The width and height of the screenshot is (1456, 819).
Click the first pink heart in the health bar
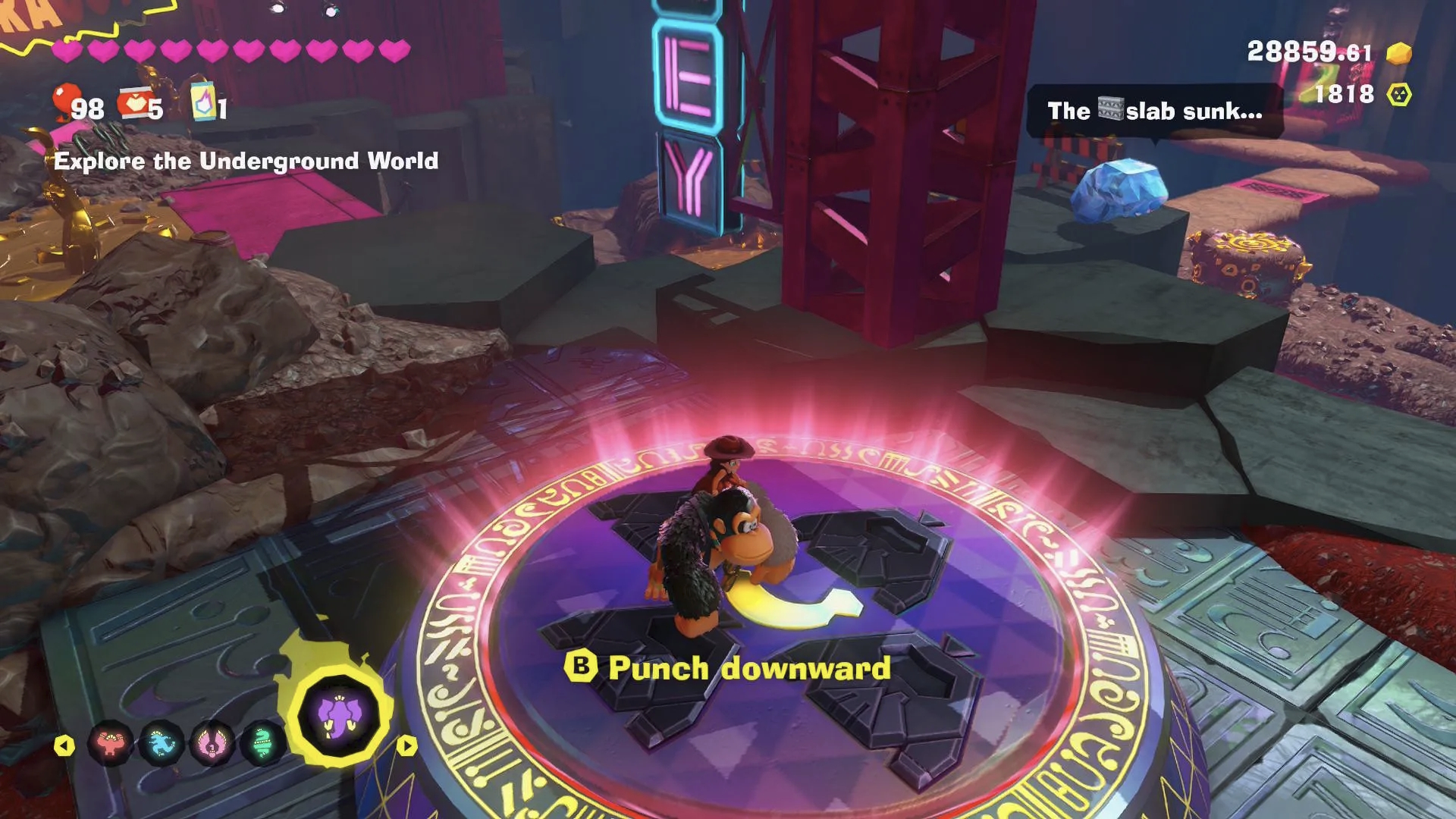coord(65,52)
